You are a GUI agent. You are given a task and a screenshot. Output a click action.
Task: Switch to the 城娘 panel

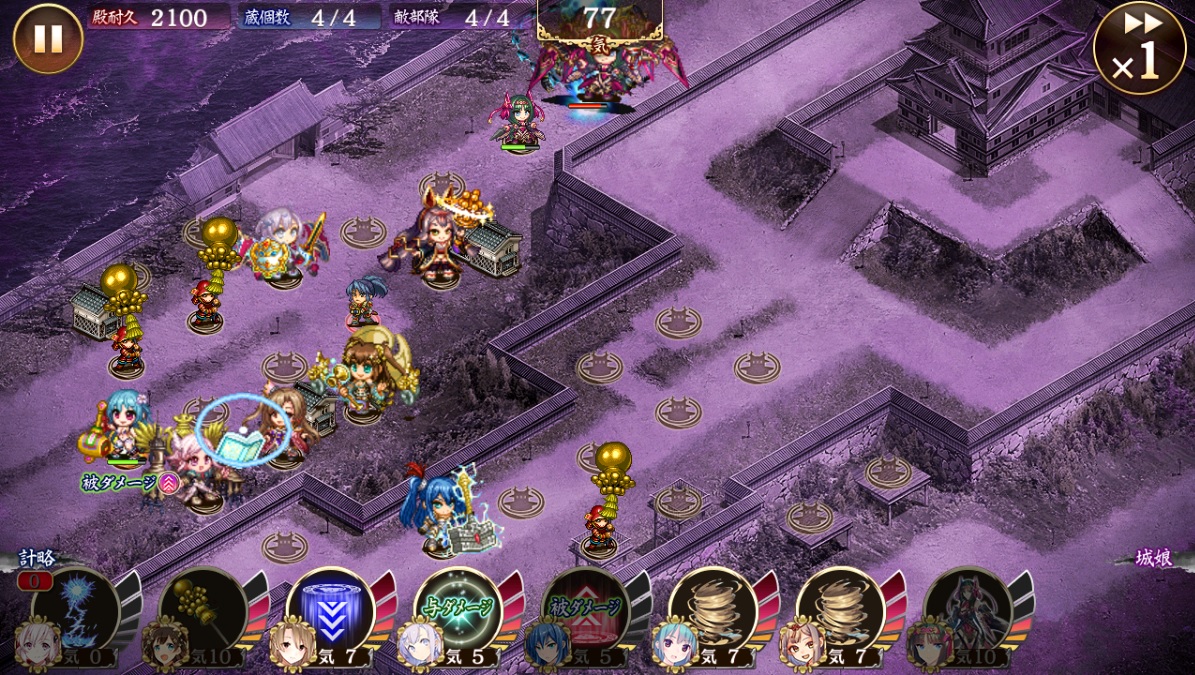1153,558
